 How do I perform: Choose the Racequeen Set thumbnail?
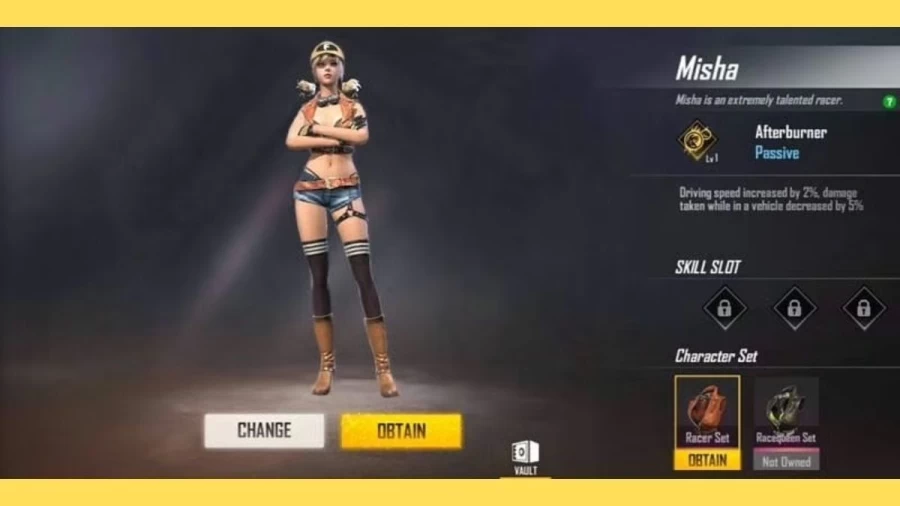786,410
